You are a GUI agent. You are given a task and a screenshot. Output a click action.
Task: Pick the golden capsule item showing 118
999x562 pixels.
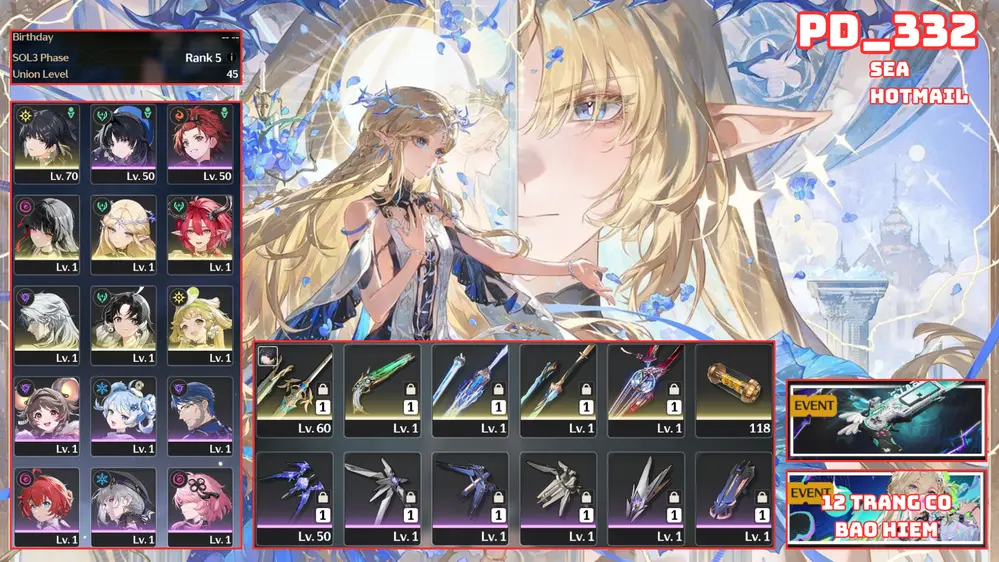coord(734,391)
